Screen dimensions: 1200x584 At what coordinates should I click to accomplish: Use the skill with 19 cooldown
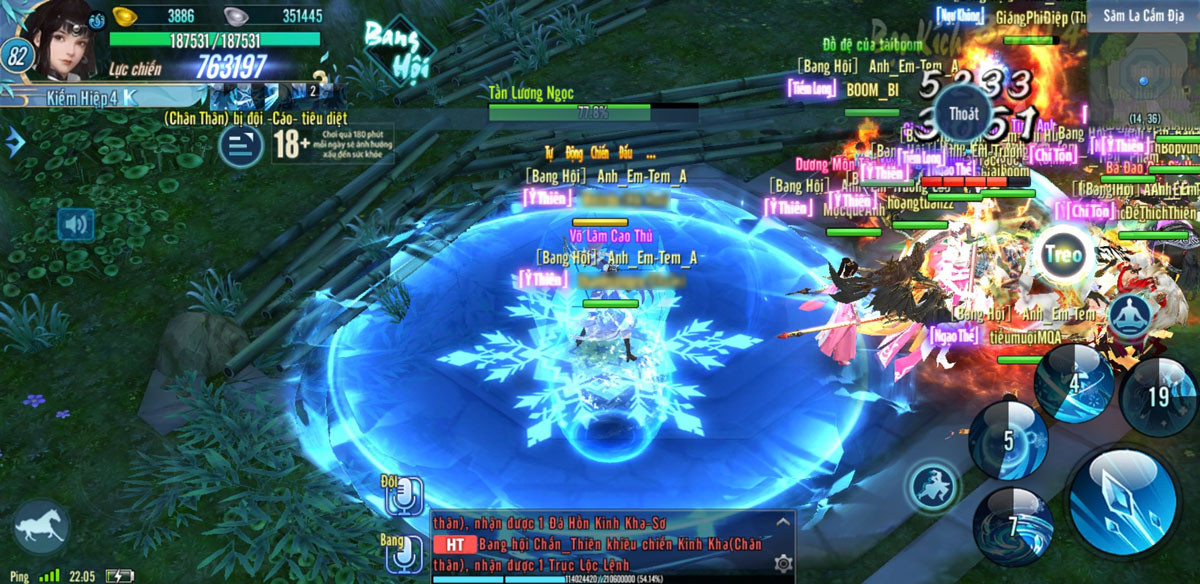tap(1158, 397)
